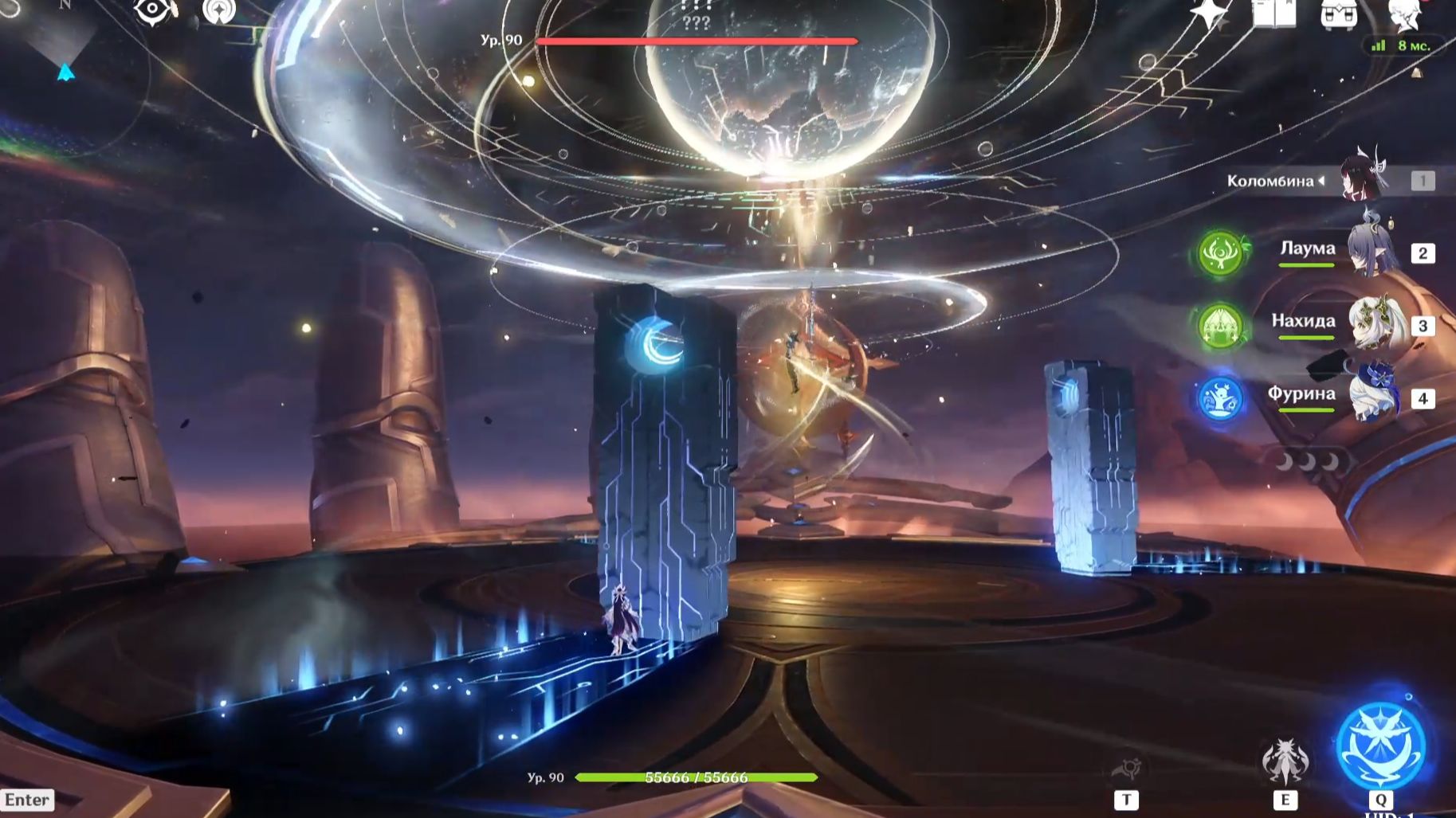Activate the glowing blue elemental burst

point(1380,746)
